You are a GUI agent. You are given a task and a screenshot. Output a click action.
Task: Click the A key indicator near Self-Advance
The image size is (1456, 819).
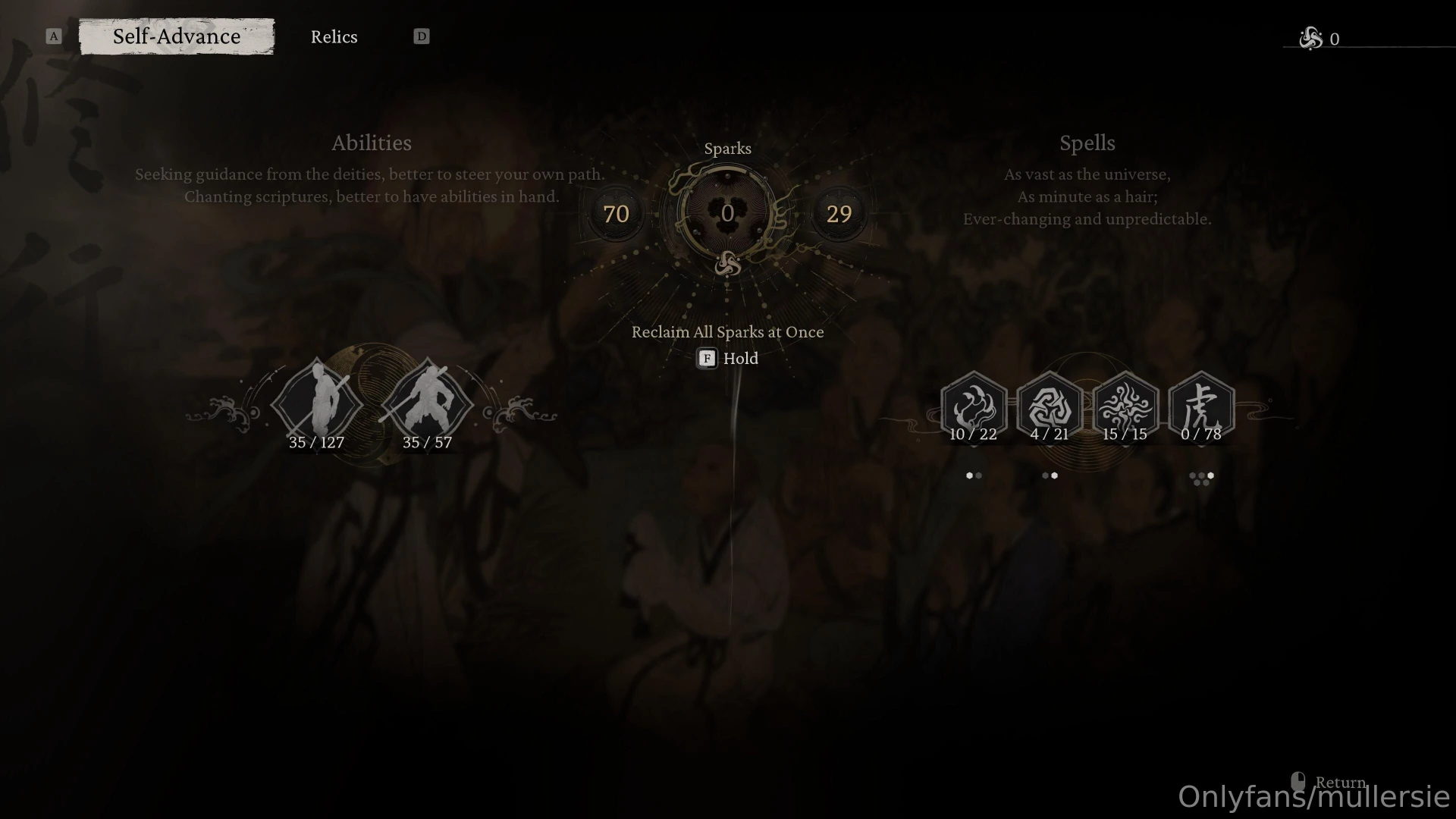pos(53,36)
